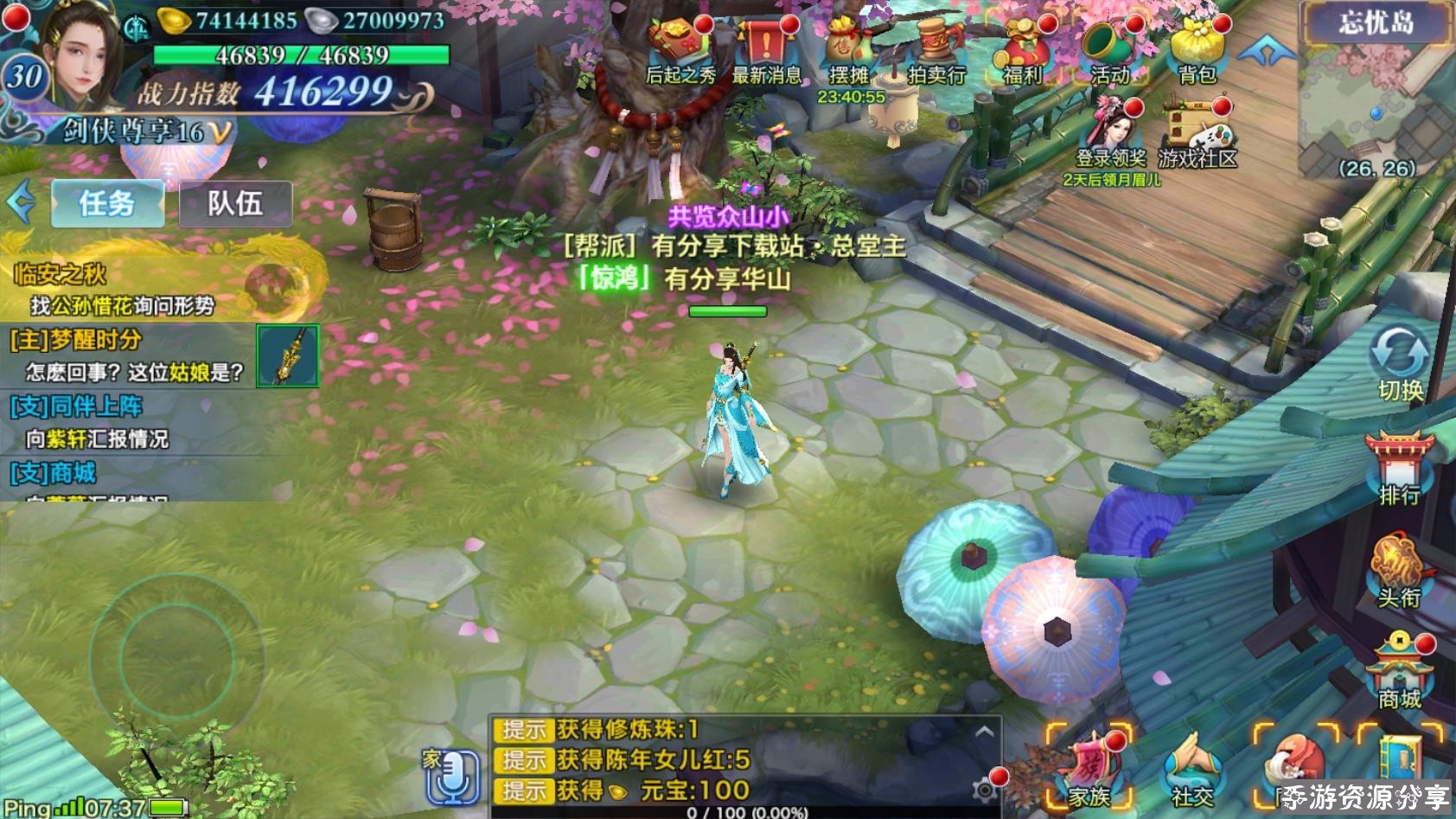Claim the 登录领奖 login reward

pos(1111,136)
